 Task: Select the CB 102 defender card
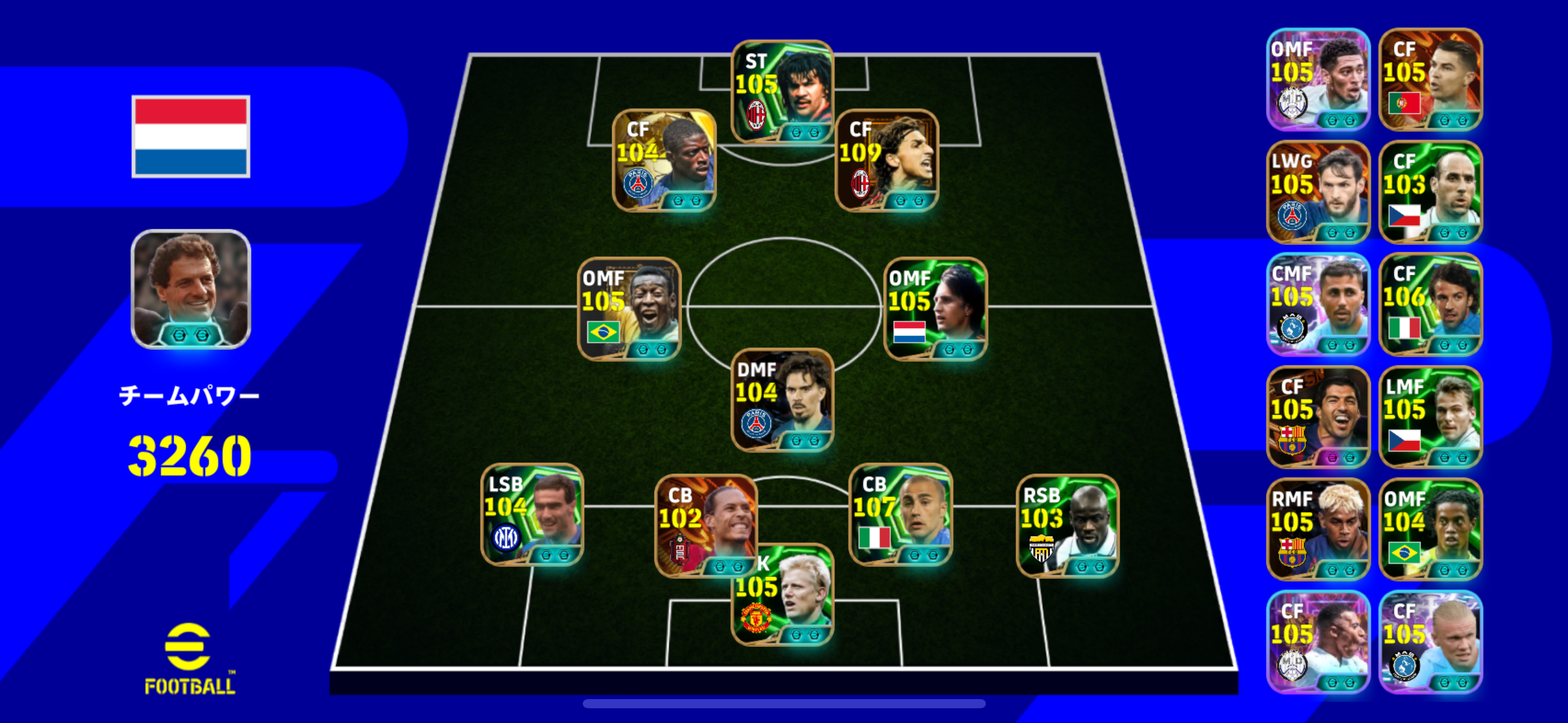coord(706,525)
